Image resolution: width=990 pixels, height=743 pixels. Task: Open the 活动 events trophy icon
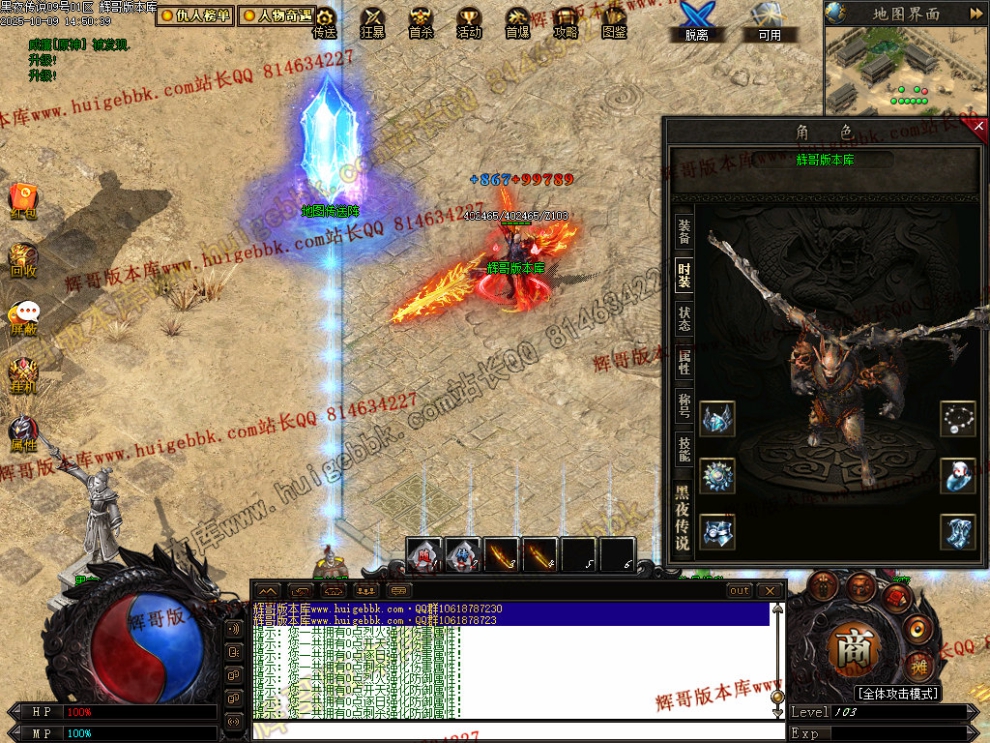pyautogui.click(x=469, y=21)
